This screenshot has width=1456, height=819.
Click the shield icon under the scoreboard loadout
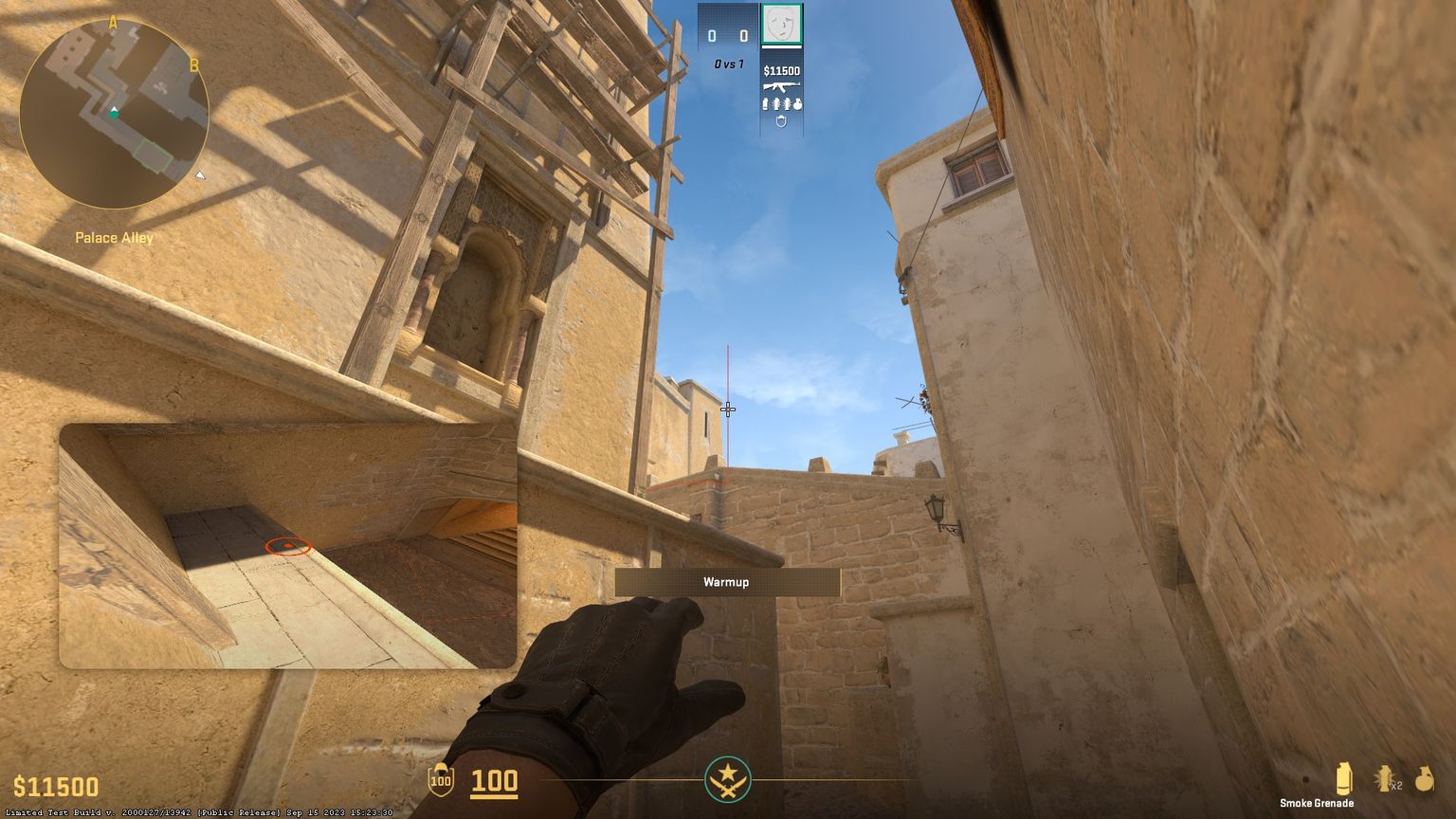click(x=781, y=121)
